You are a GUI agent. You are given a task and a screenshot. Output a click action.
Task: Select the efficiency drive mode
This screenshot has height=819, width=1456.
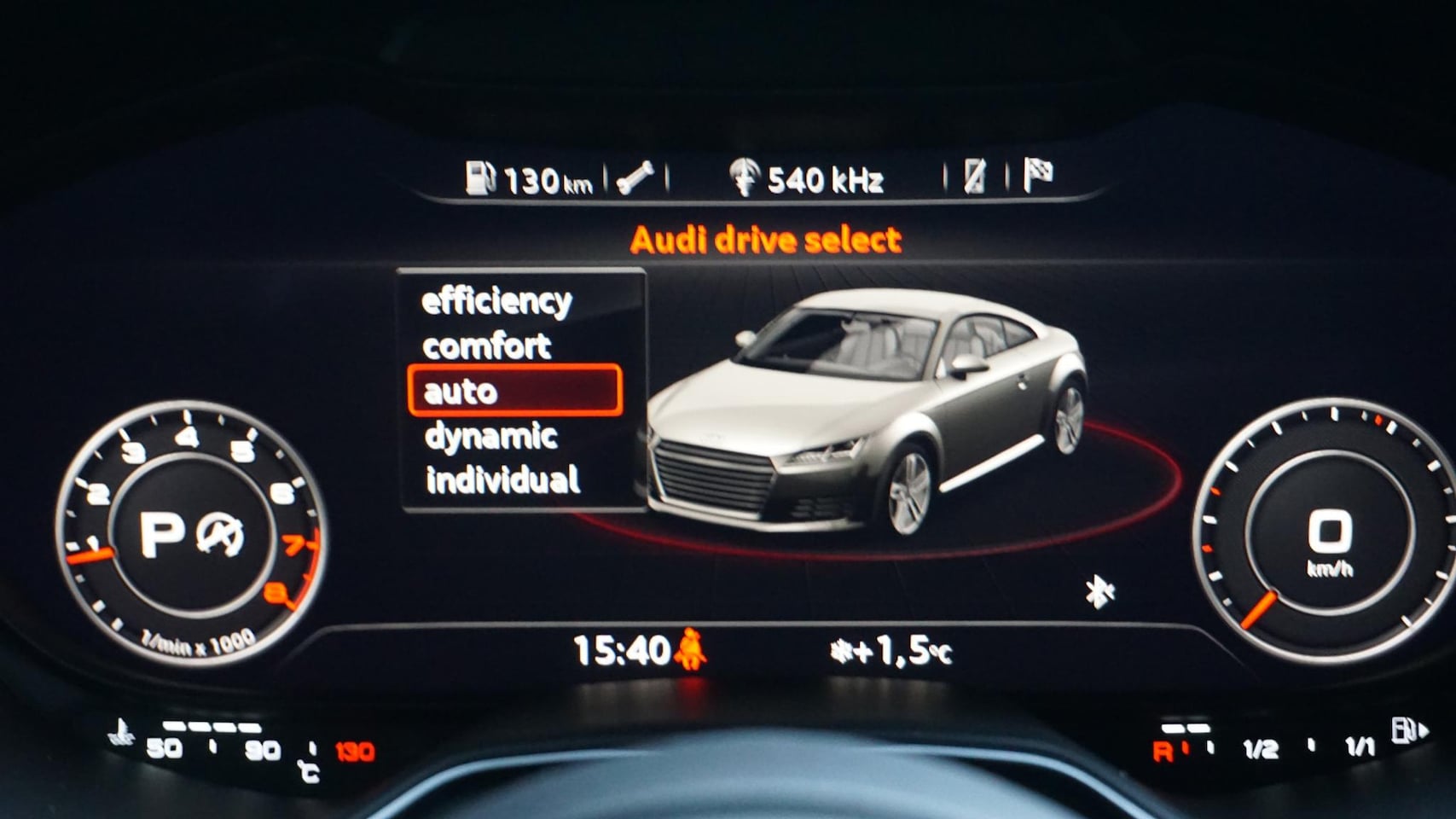click(x=496, y=301)
